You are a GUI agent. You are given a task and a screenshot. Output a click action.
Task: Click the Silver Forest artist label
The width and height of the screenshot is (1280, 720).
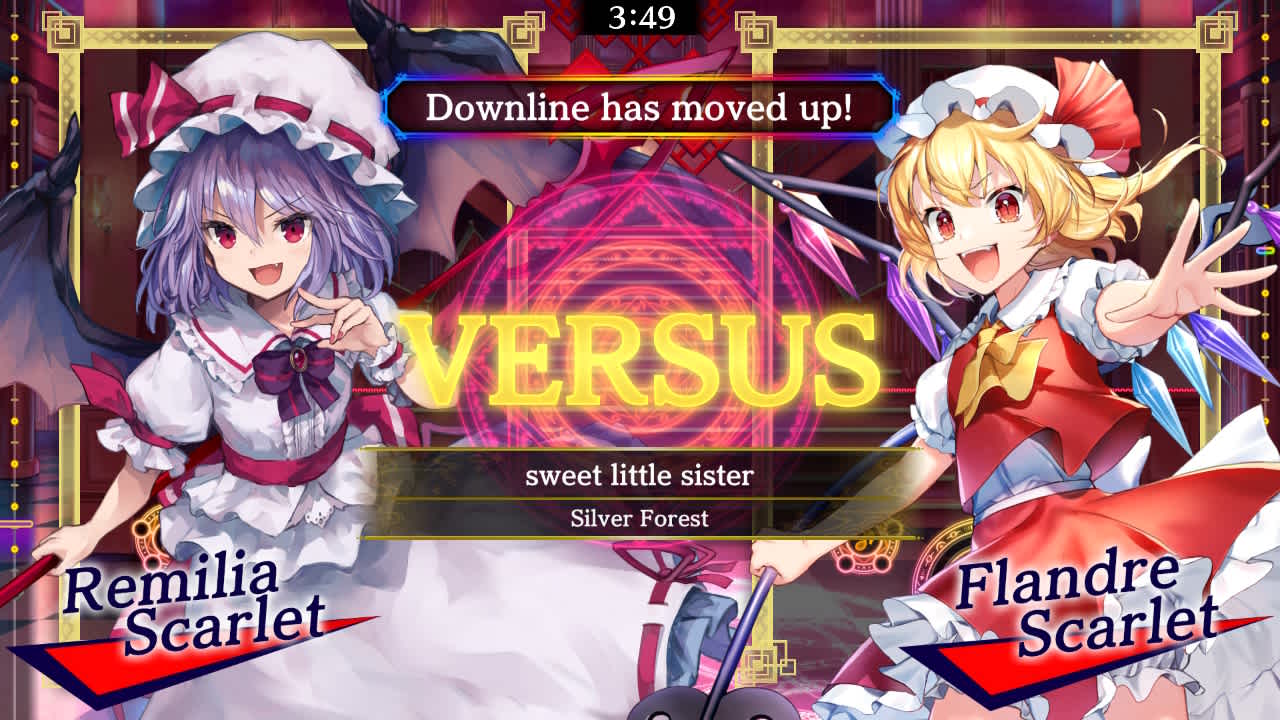[x=640, y=518]
